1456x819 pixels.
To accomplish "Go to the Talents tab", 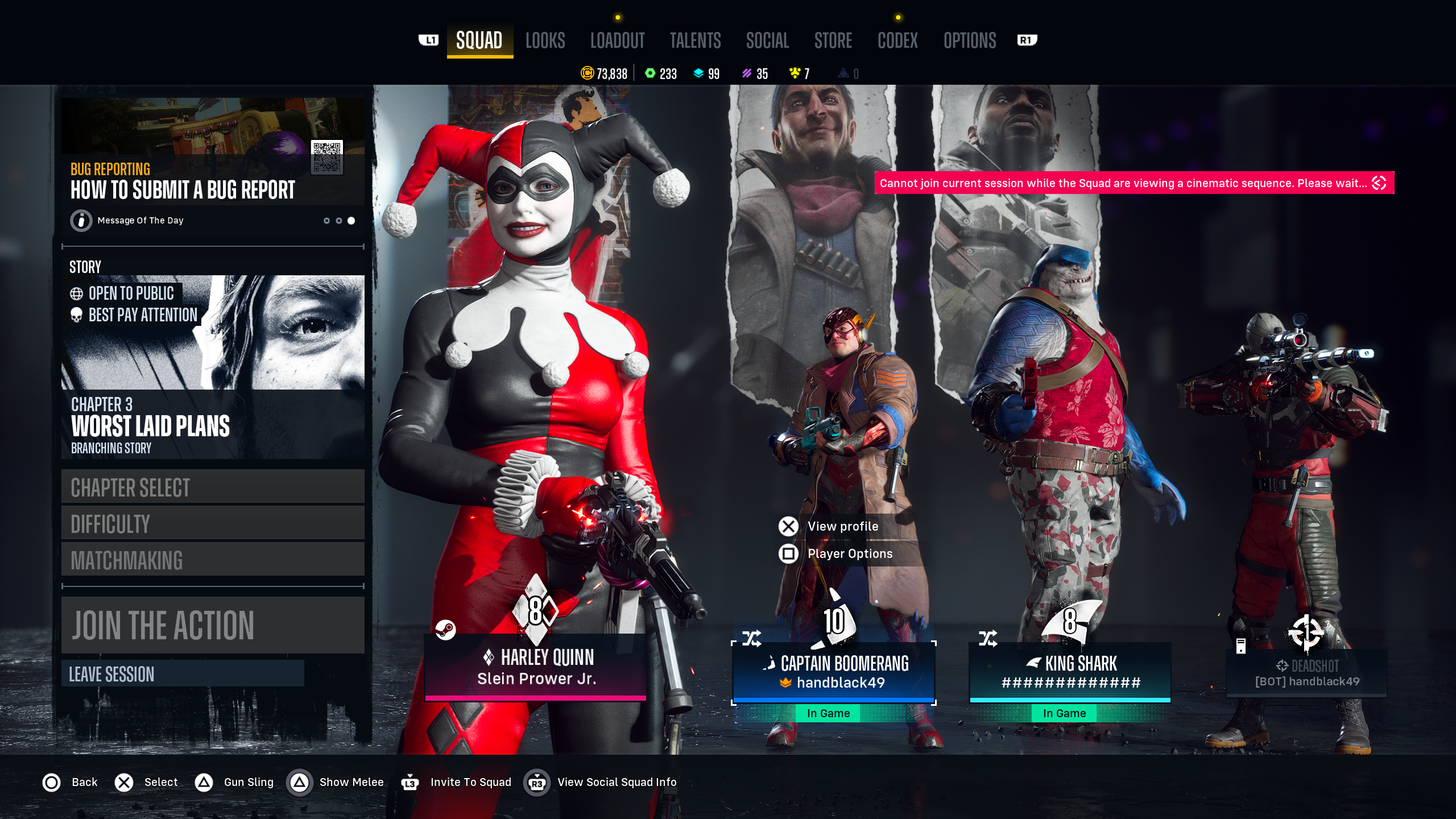I will pyautogui.click(x=695, y=40).
